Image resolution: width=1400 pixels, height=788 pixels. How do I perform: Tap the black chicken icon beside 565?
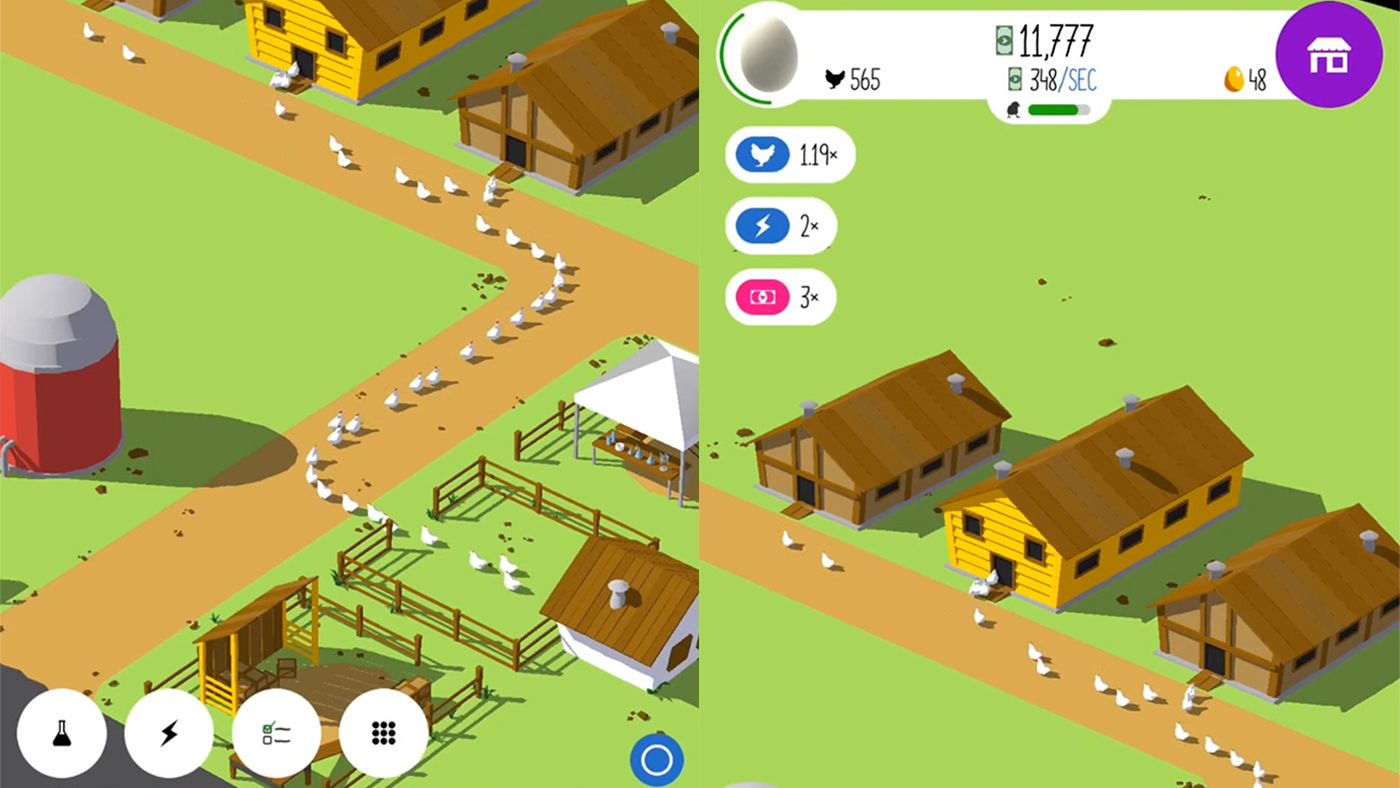point(837,80)
